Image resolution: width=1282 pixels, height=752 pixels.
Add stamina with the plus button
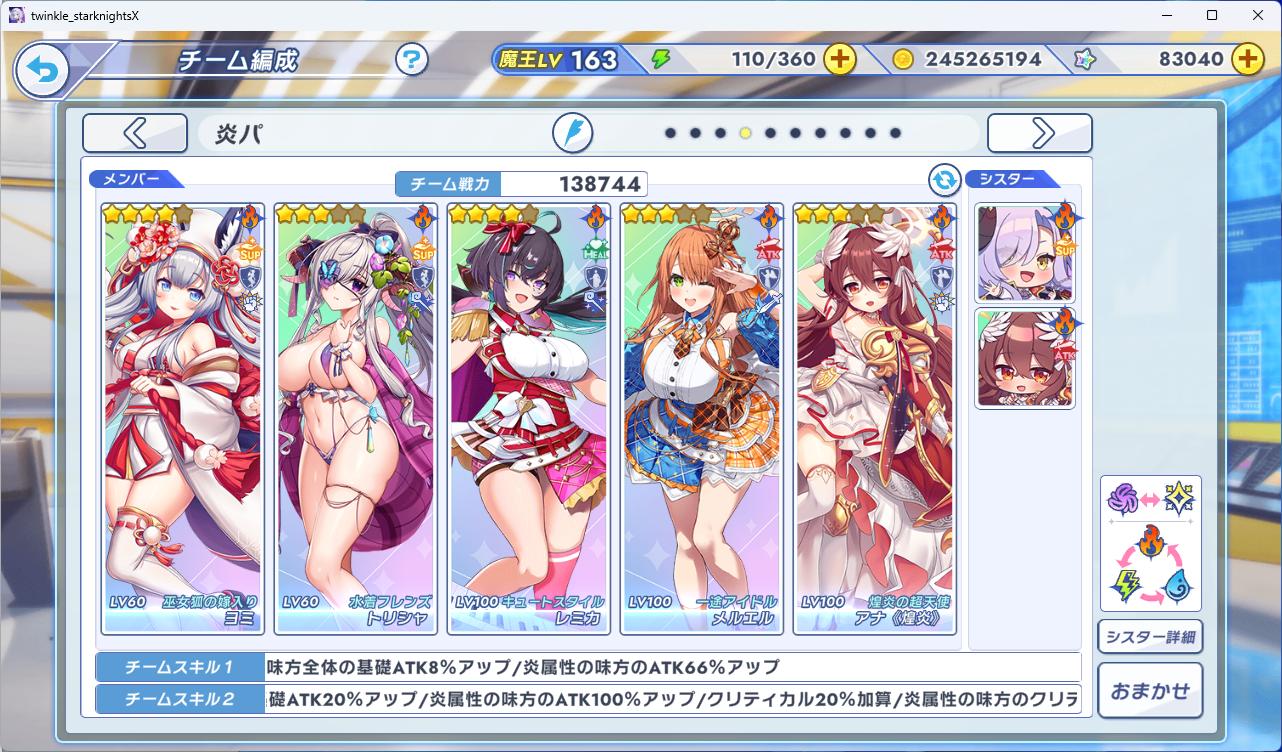pyautogui.click(x=840, y=59)
